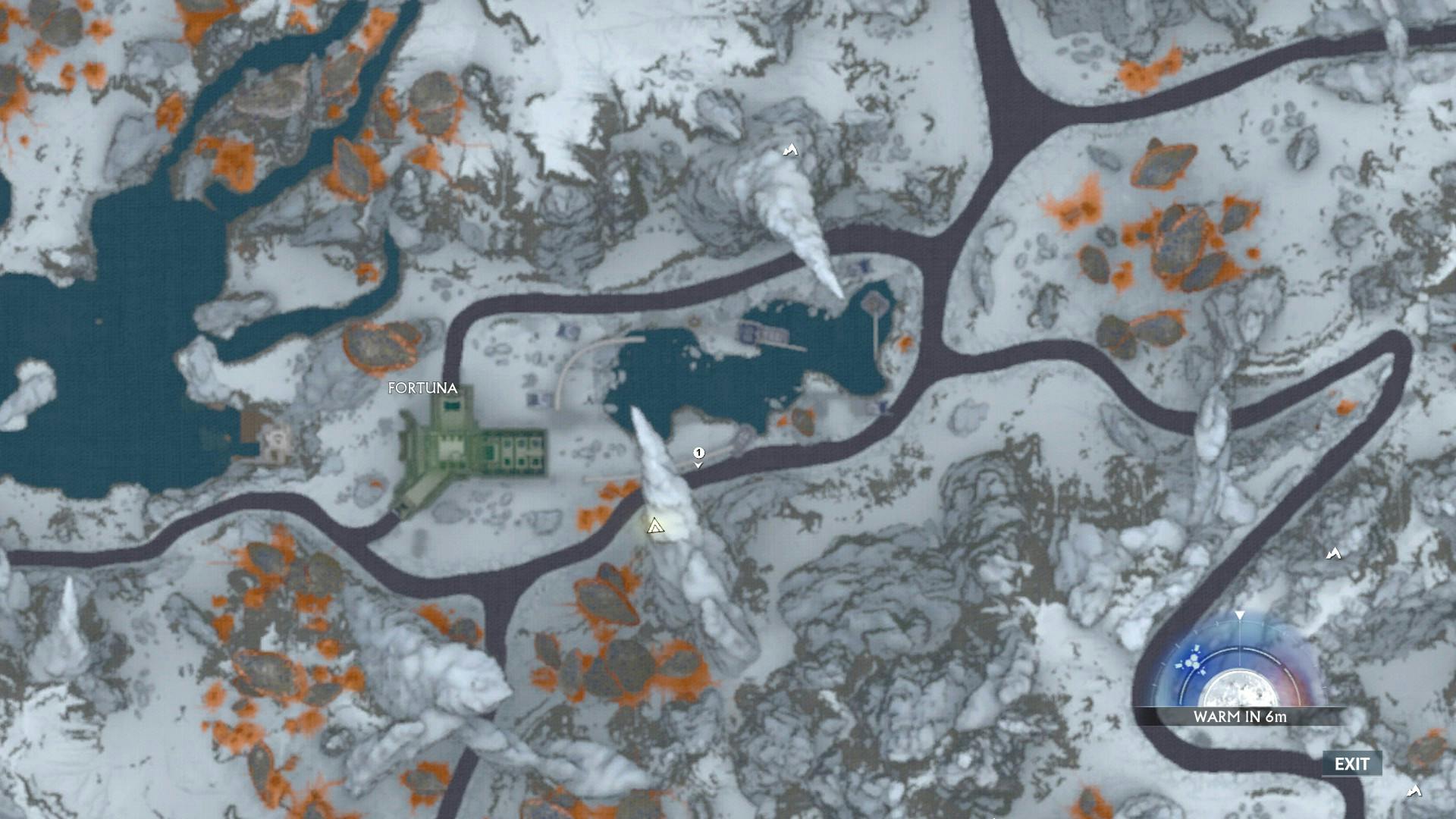Click the blue flag marker north of the lake
This screenshot has height=819, width=1456.
863,266
